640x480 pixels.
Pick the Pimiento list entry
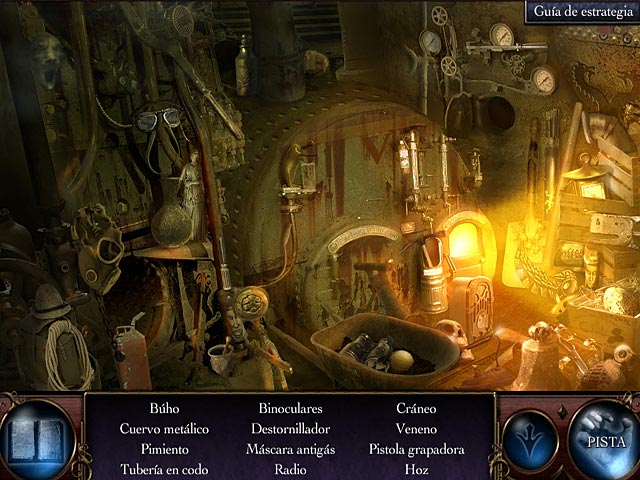click(x=164, y=449)
